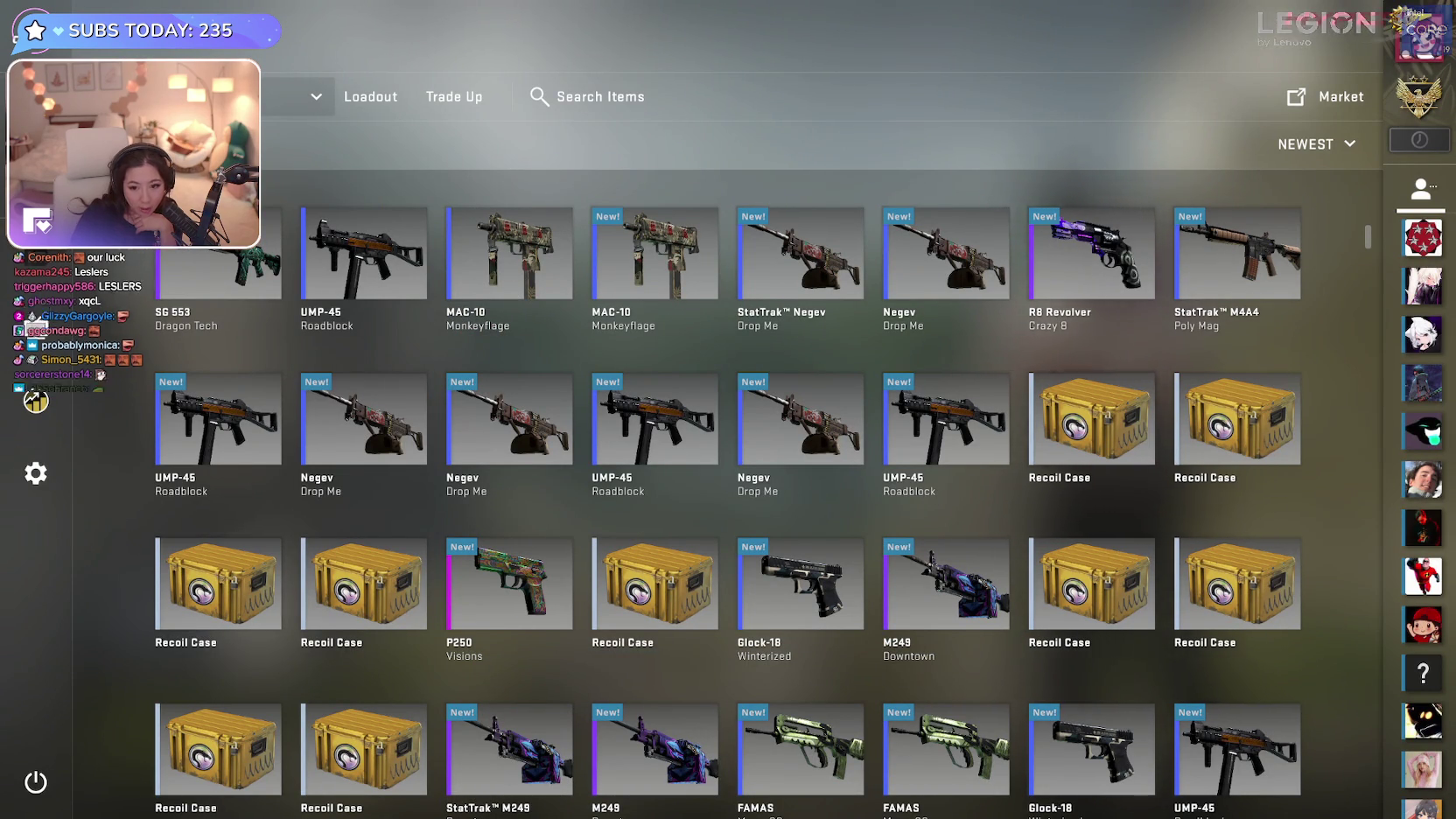The image size is (1456, 819).
Task: Open the NEWEST sort dropdown
Action: click(1316, 144)
